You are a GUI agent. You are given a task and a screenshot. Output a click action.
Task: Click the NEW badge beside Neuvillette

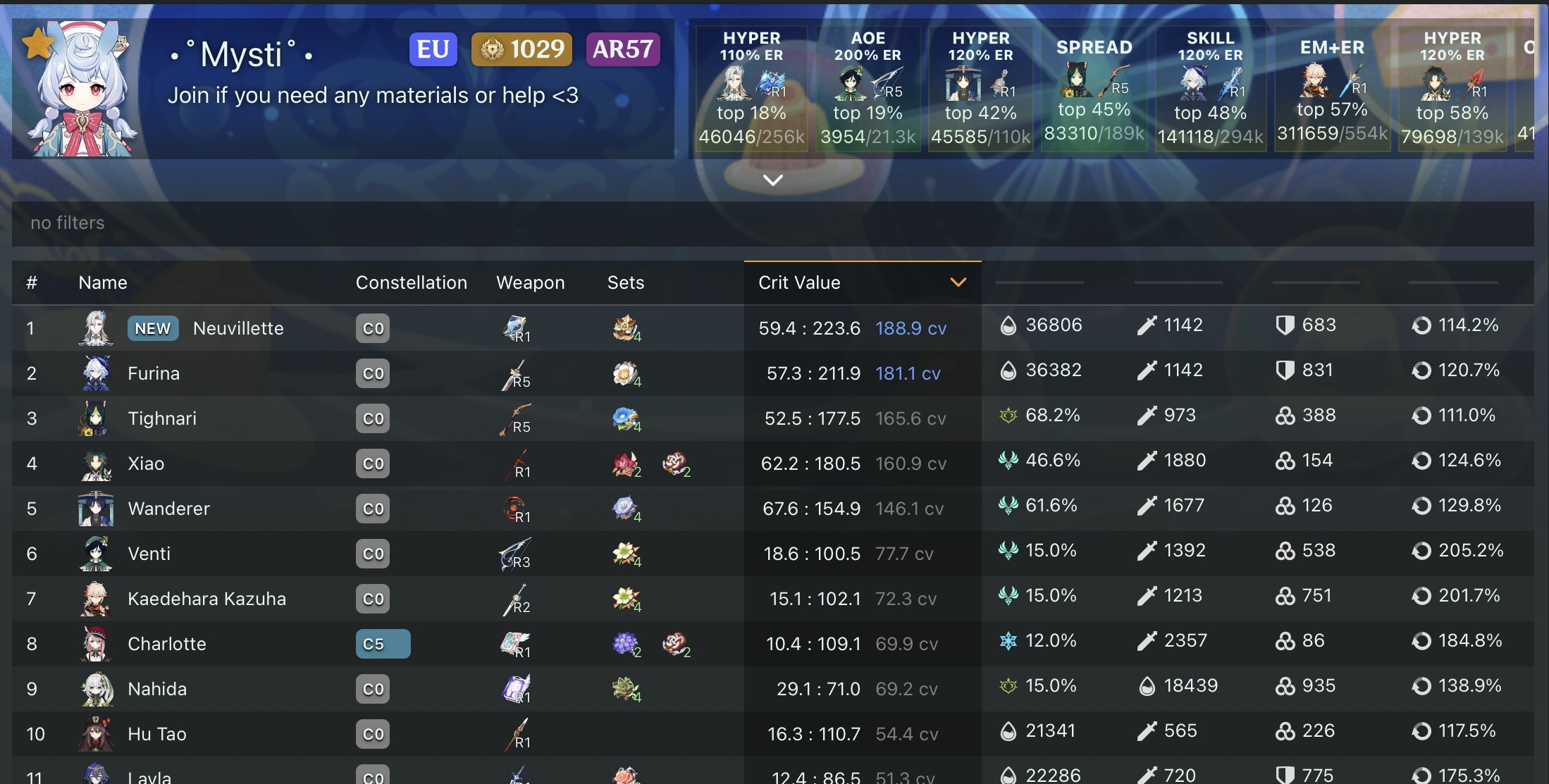pyautogui.click(x=152, y=328)
